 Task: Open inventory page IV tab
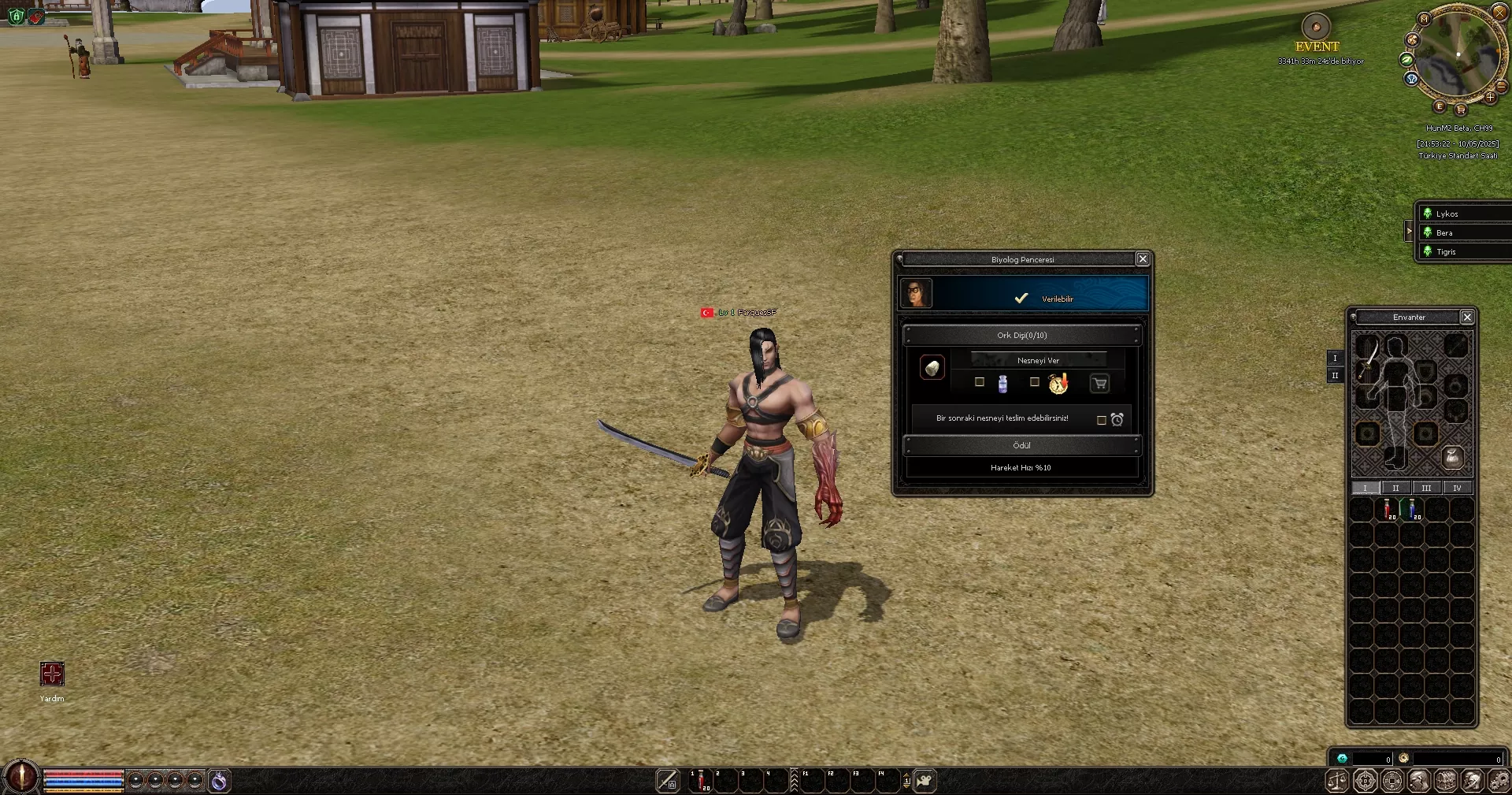tap(1457, 488)
